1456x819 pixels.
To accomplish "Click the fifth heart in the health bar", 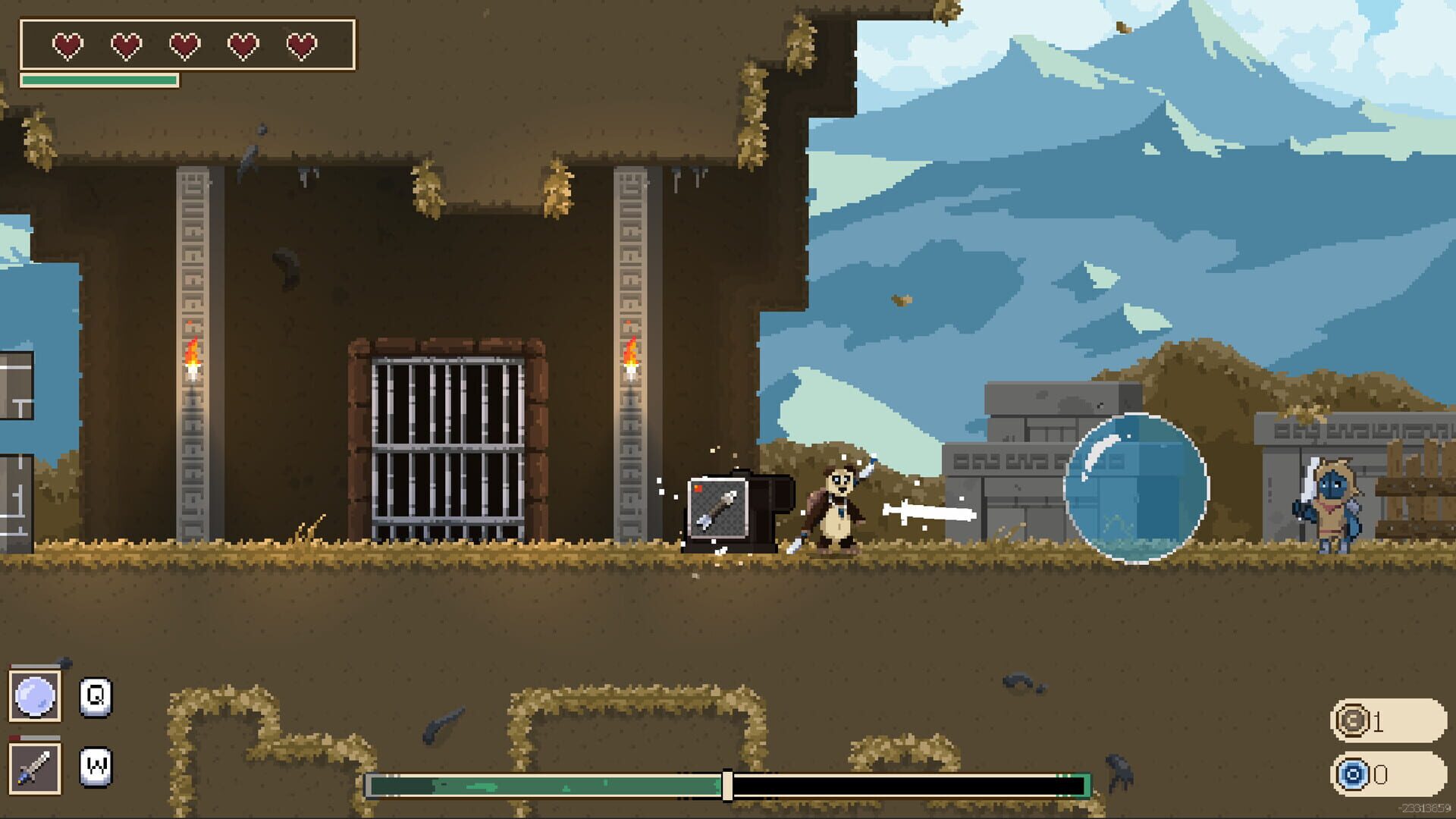I will (x=302, y=44).
